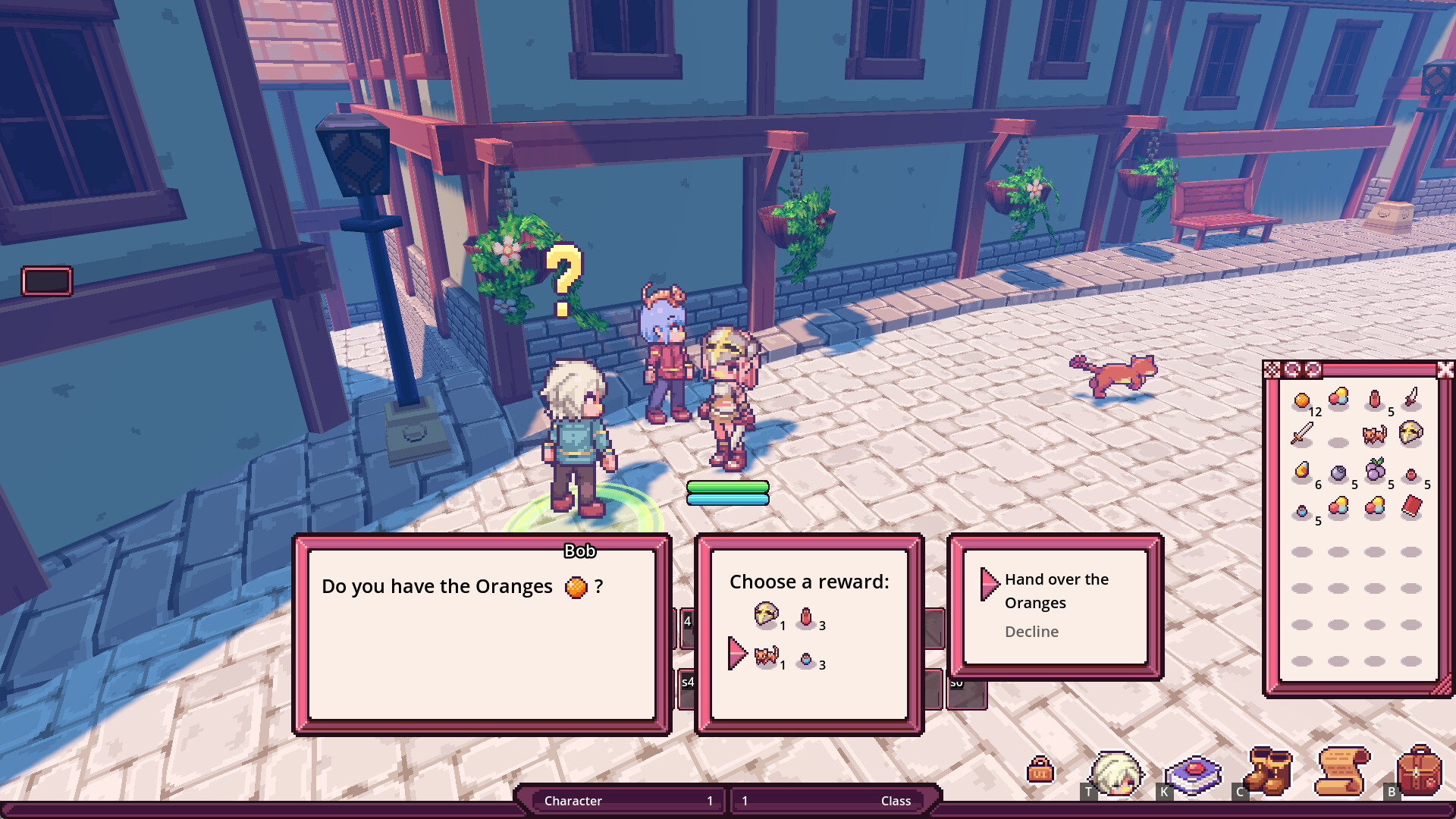Open the checkered grid icon on inventory
Viewport: 1456px width, 819px height.
(1272, 371)
